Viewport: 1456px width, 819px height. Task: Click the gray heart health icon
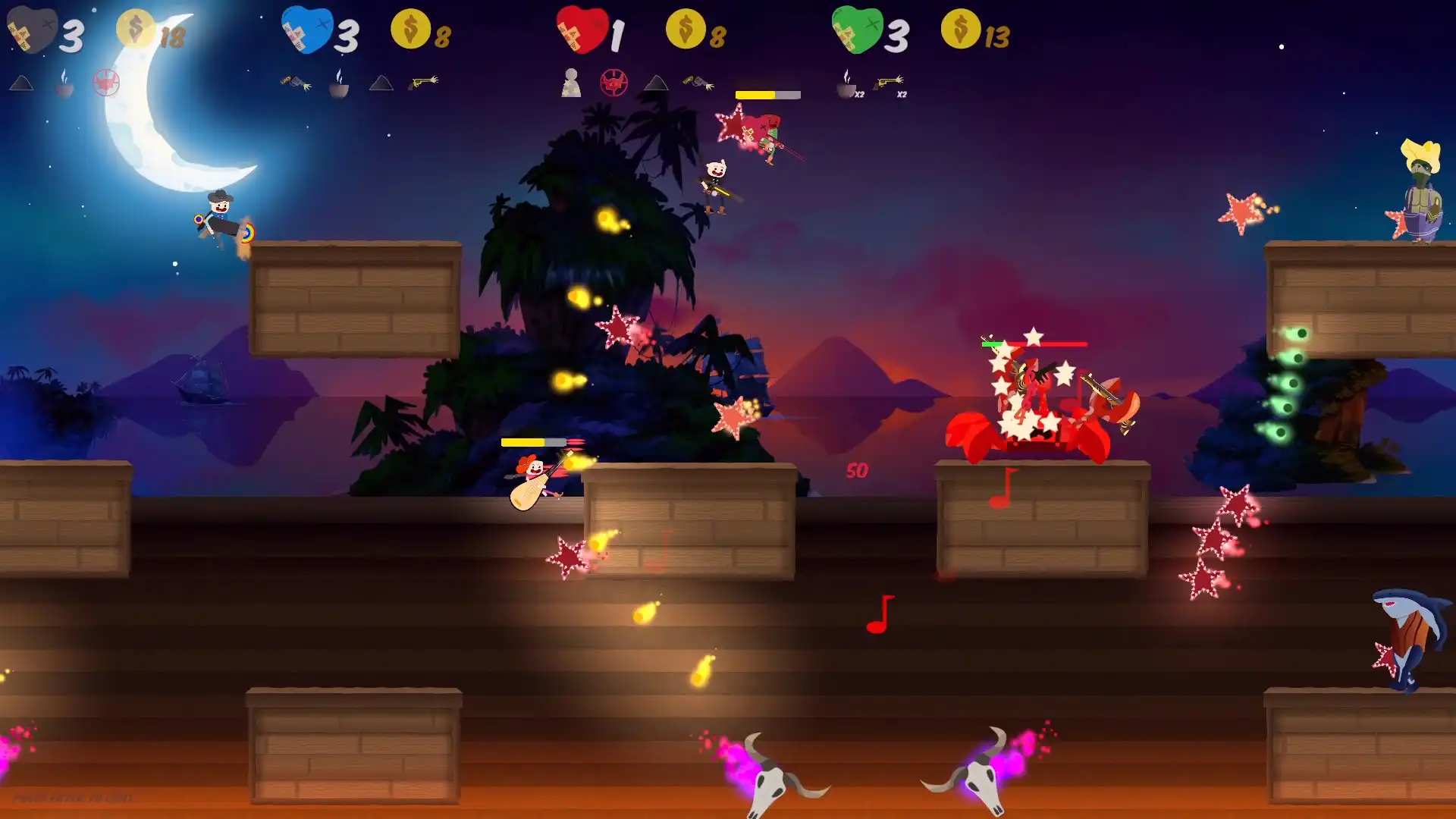coord(34,30)
